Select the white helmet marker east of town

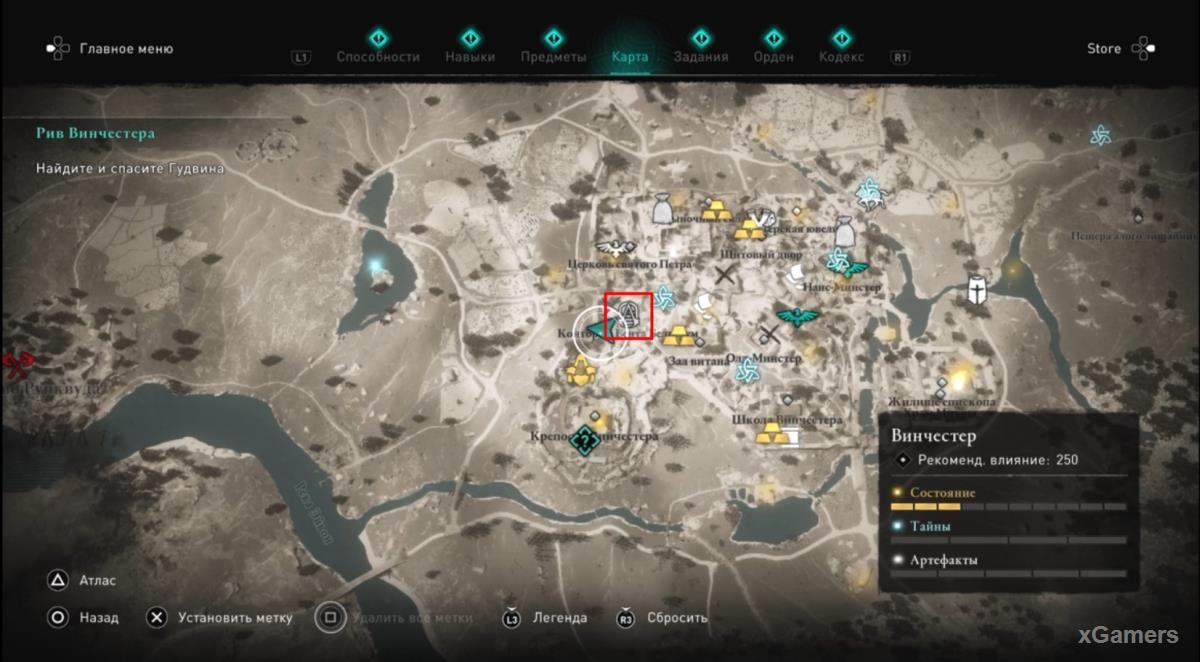pos(976,290)
